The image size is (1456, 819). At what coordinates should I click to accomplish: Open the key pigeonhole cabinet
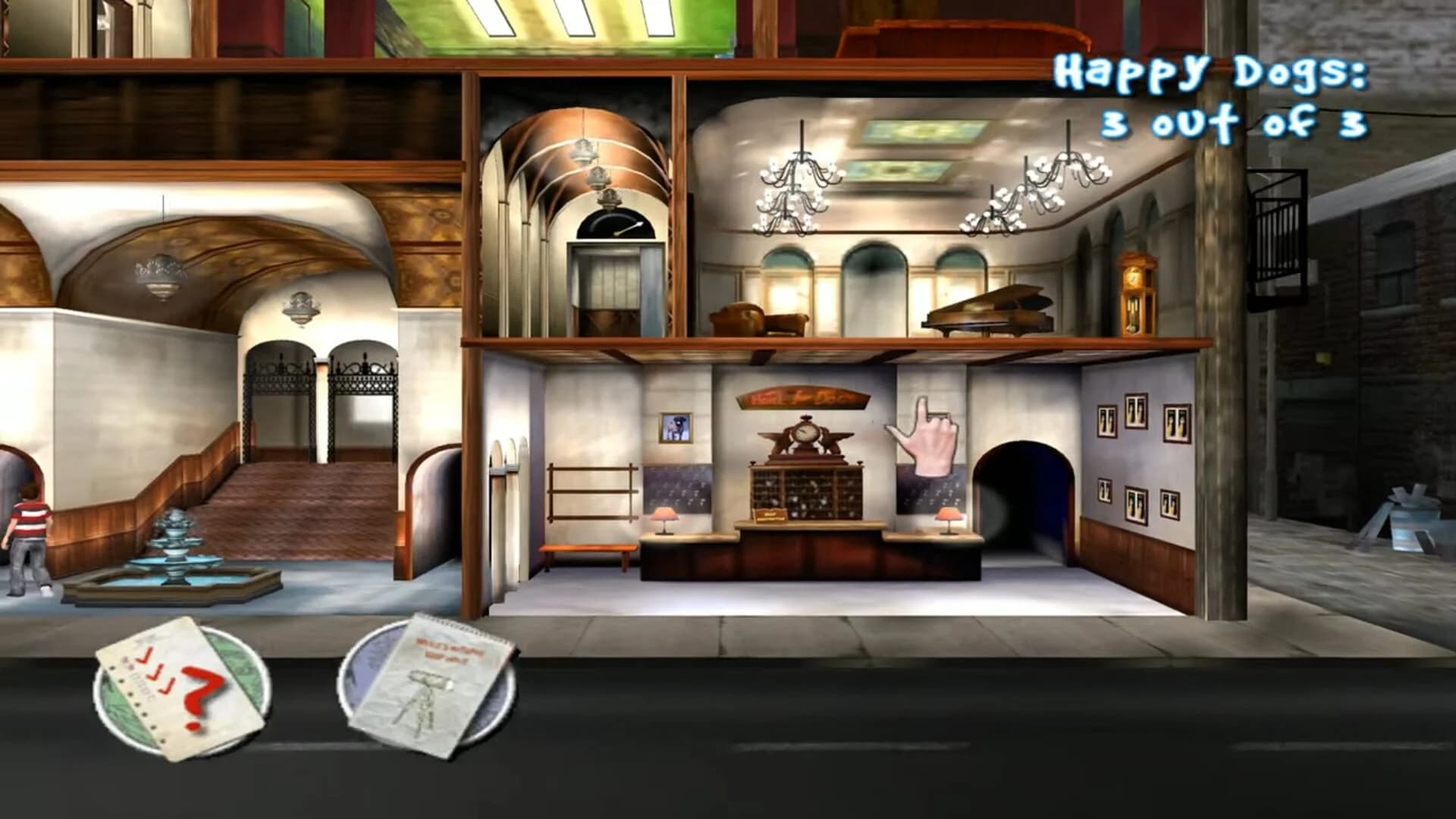tap(806, 493)
